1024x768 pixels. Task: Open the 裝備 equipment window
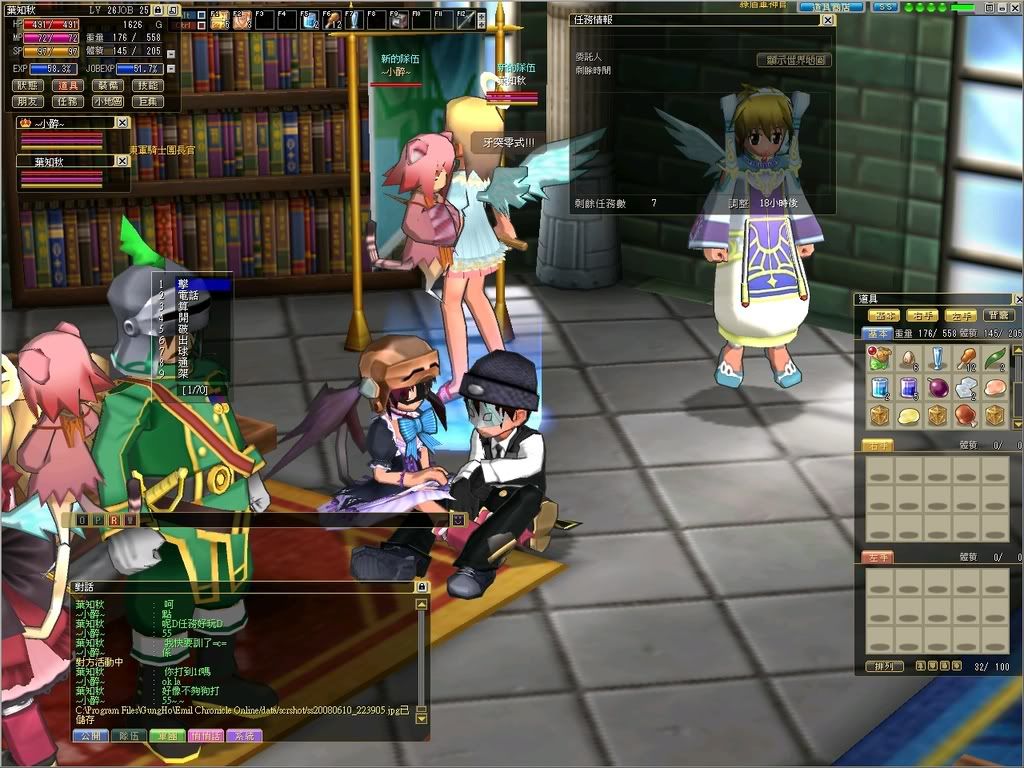(108, 86)
